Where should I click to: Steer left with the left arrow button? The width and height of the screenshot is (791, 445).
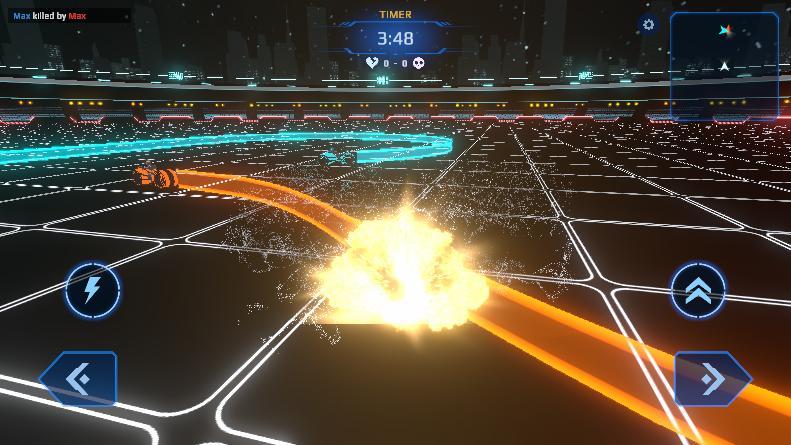(79, 379)
